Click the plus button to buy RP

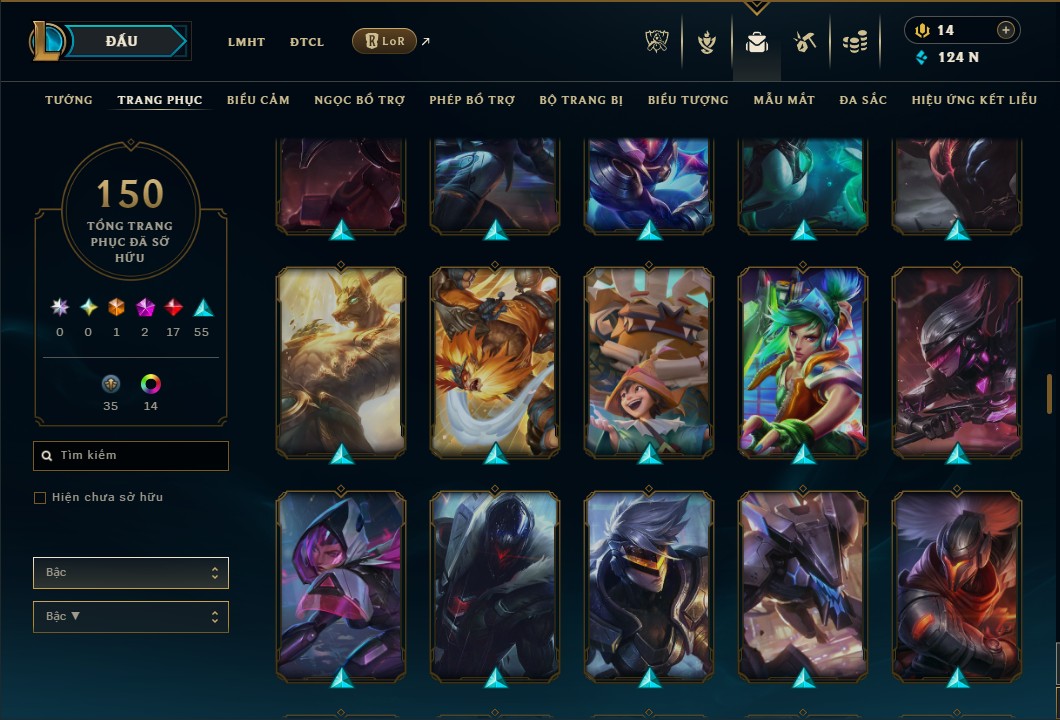pos(1005,30)
